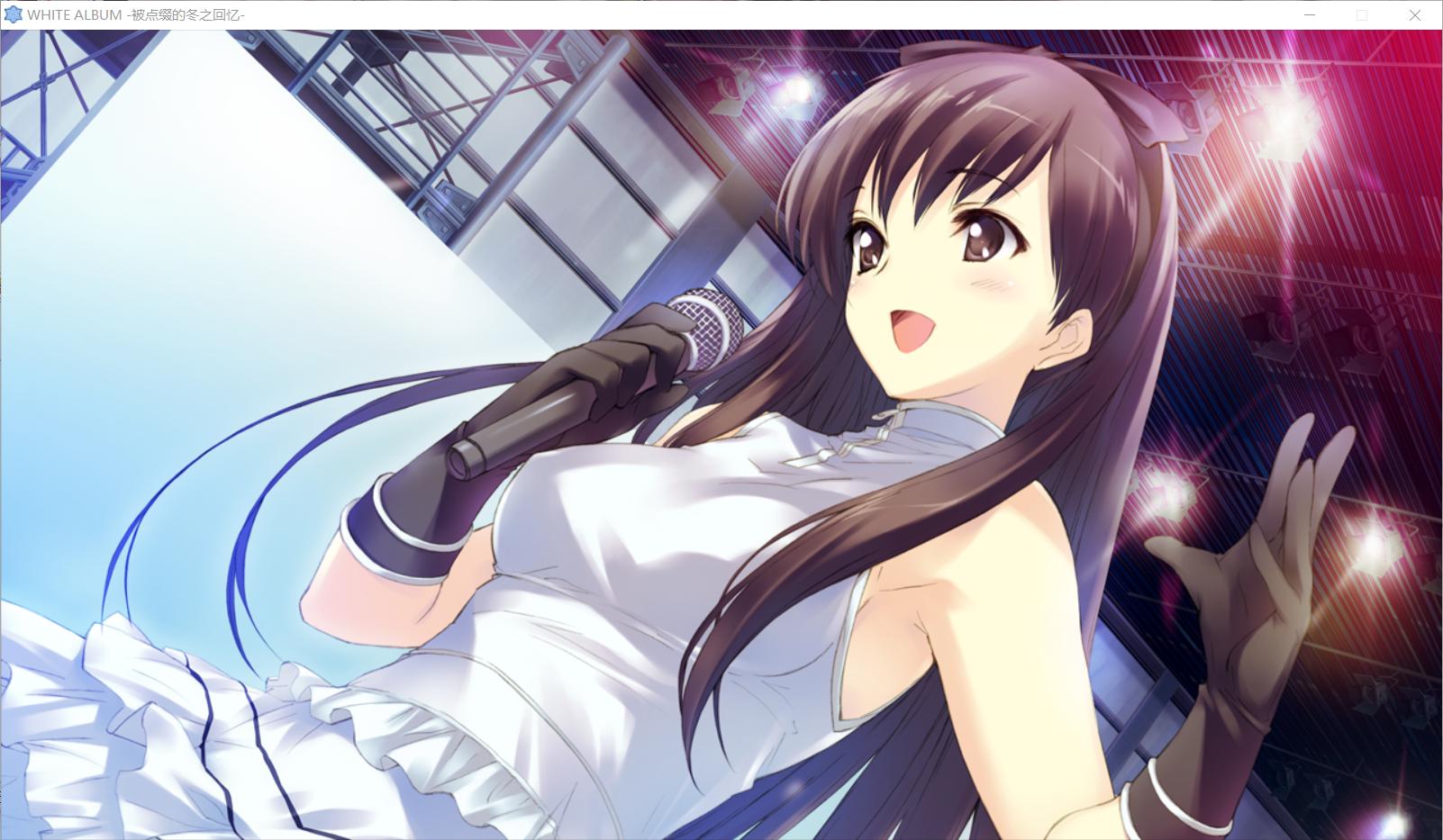Minimize the game window
Viewport: 1443px width, 840px height.
(x=1310, y=15)
